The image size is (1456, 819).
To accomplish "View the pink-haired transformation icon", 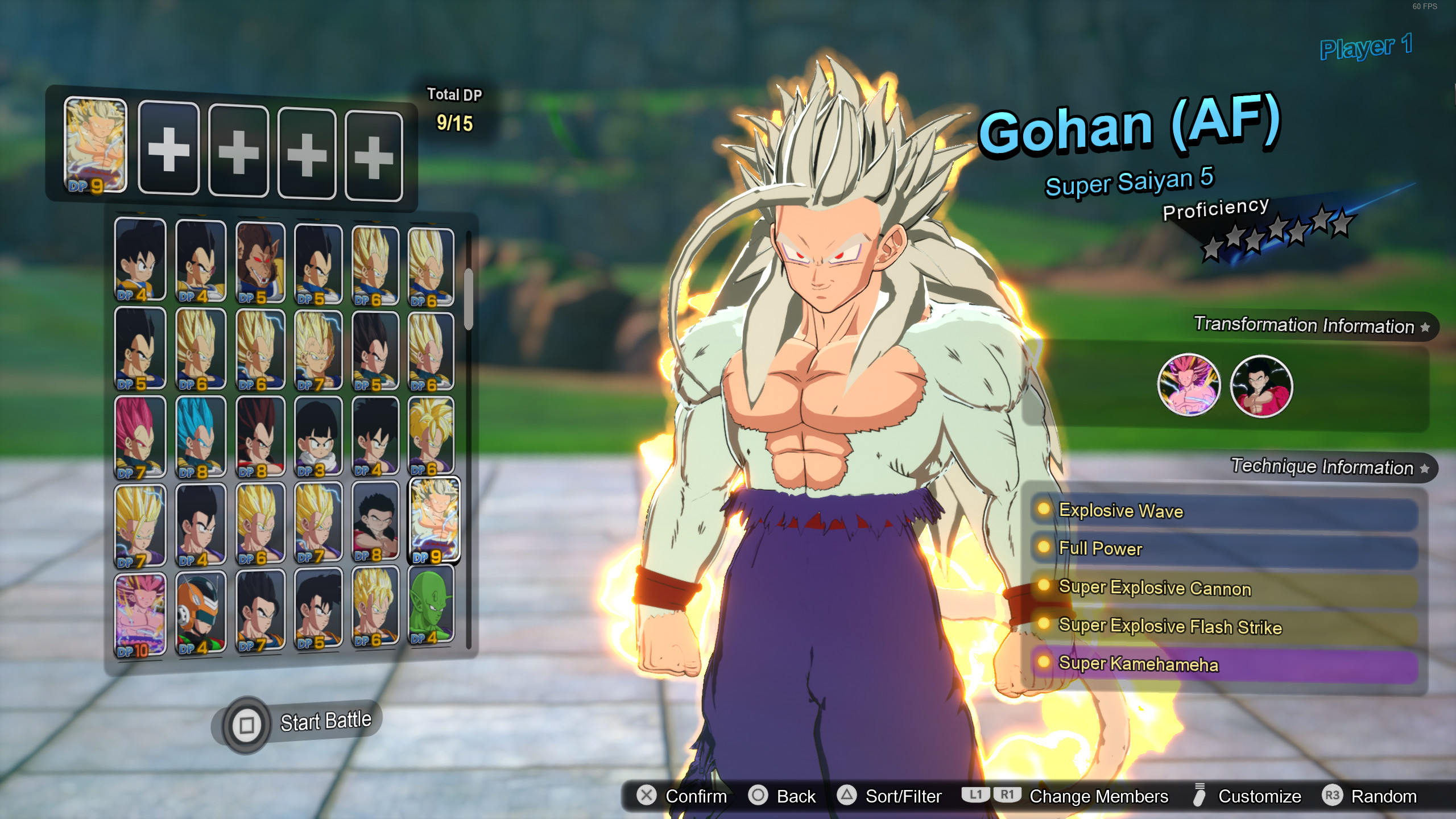I will coord(1189,386).
